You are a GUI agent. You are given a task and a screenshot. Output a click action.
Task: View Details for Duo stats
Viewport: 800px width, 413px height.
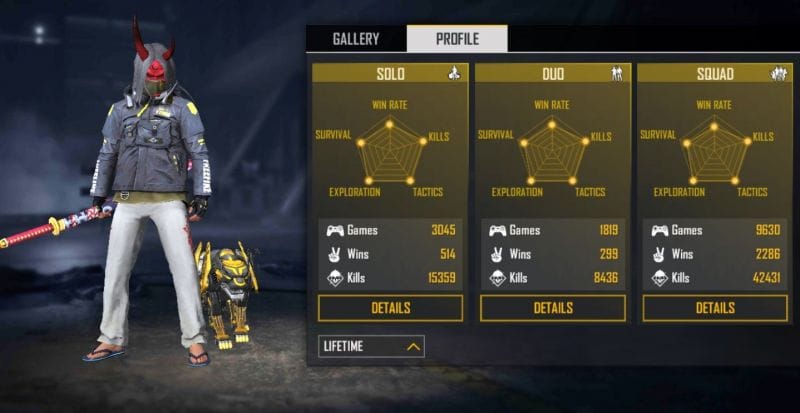point(552,308)
